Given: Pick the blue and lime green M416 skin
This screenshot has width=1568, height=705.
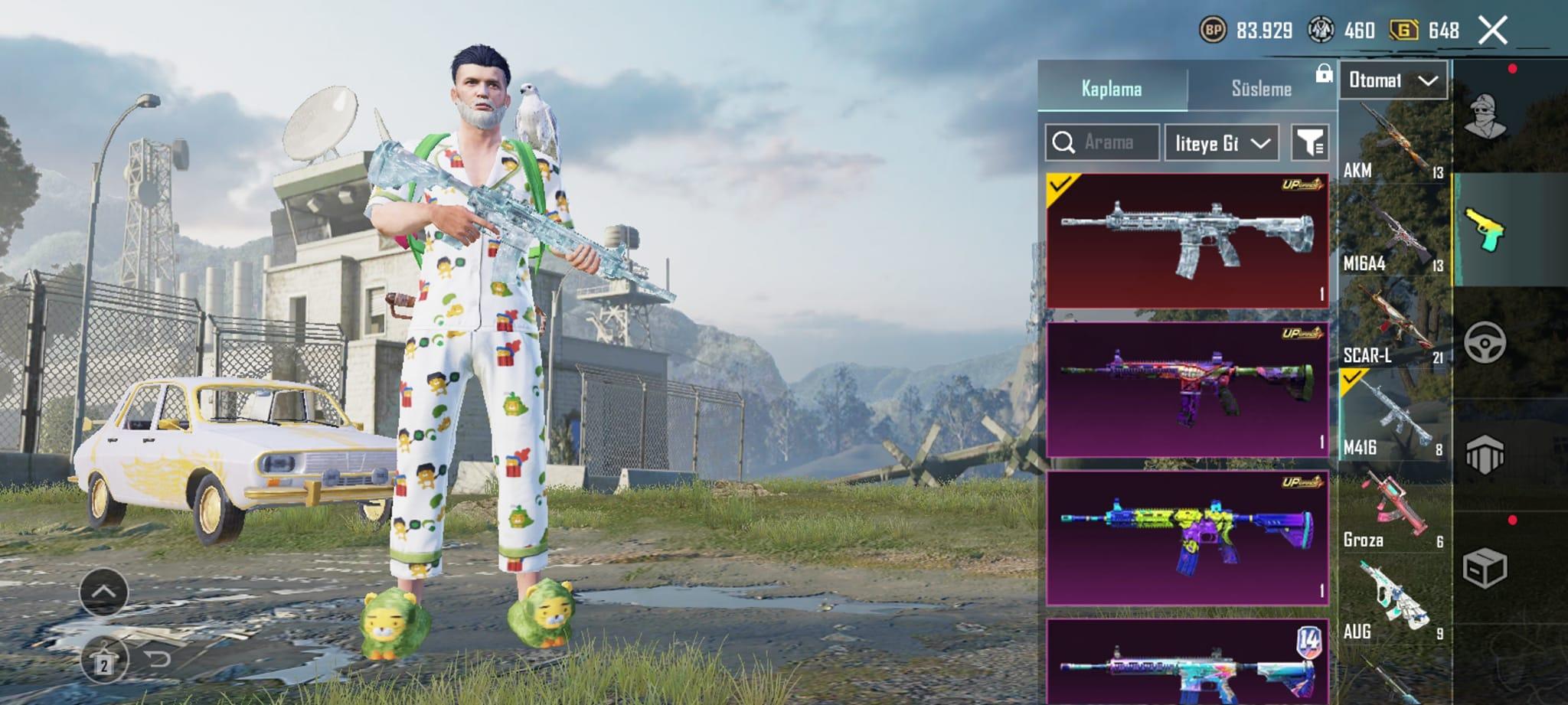Looking at the screenshot, I should tap(1187, 537).
